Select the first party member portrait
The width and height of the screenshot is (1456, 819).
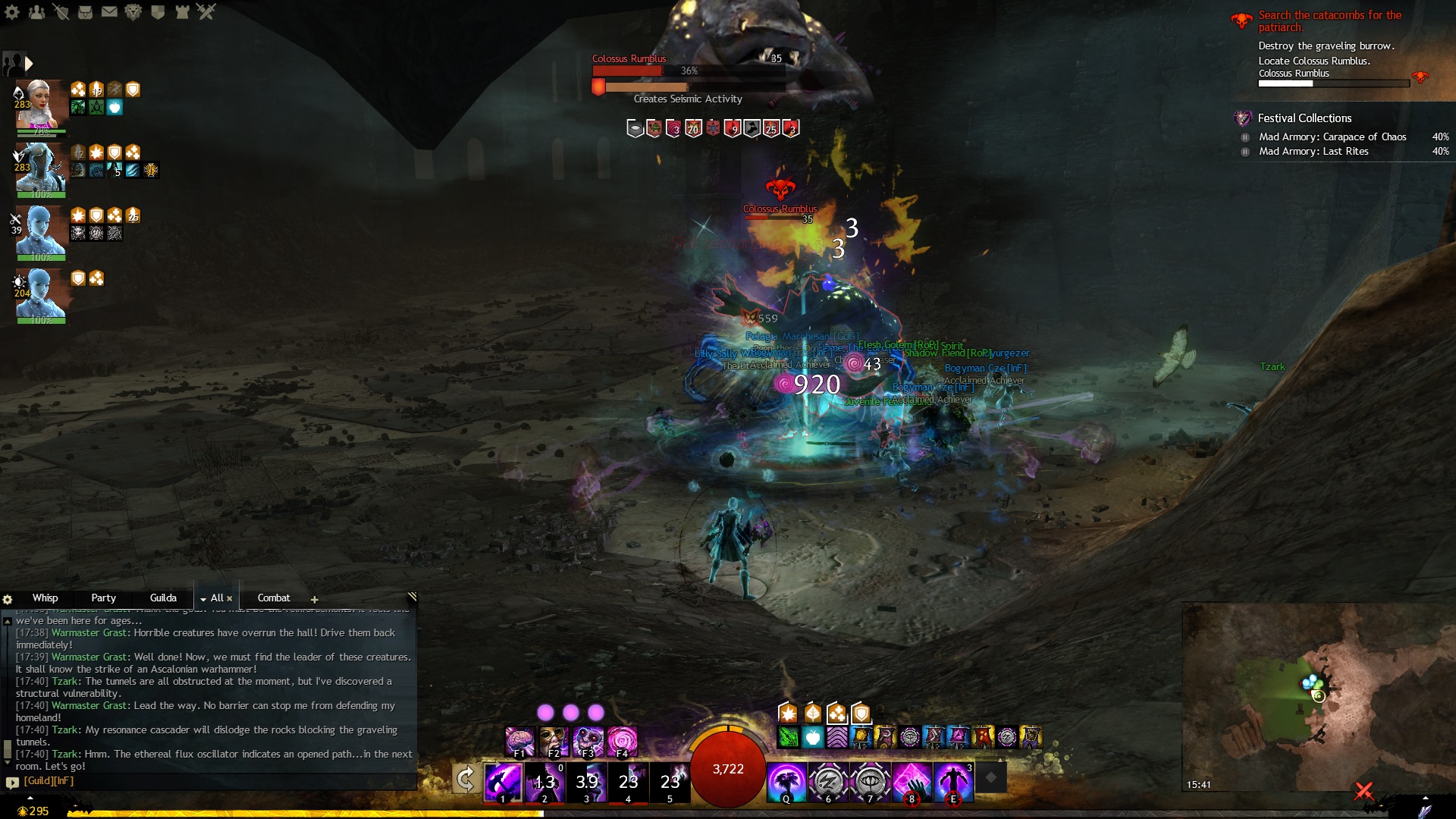pyautogui.click(x=39, y=105)
